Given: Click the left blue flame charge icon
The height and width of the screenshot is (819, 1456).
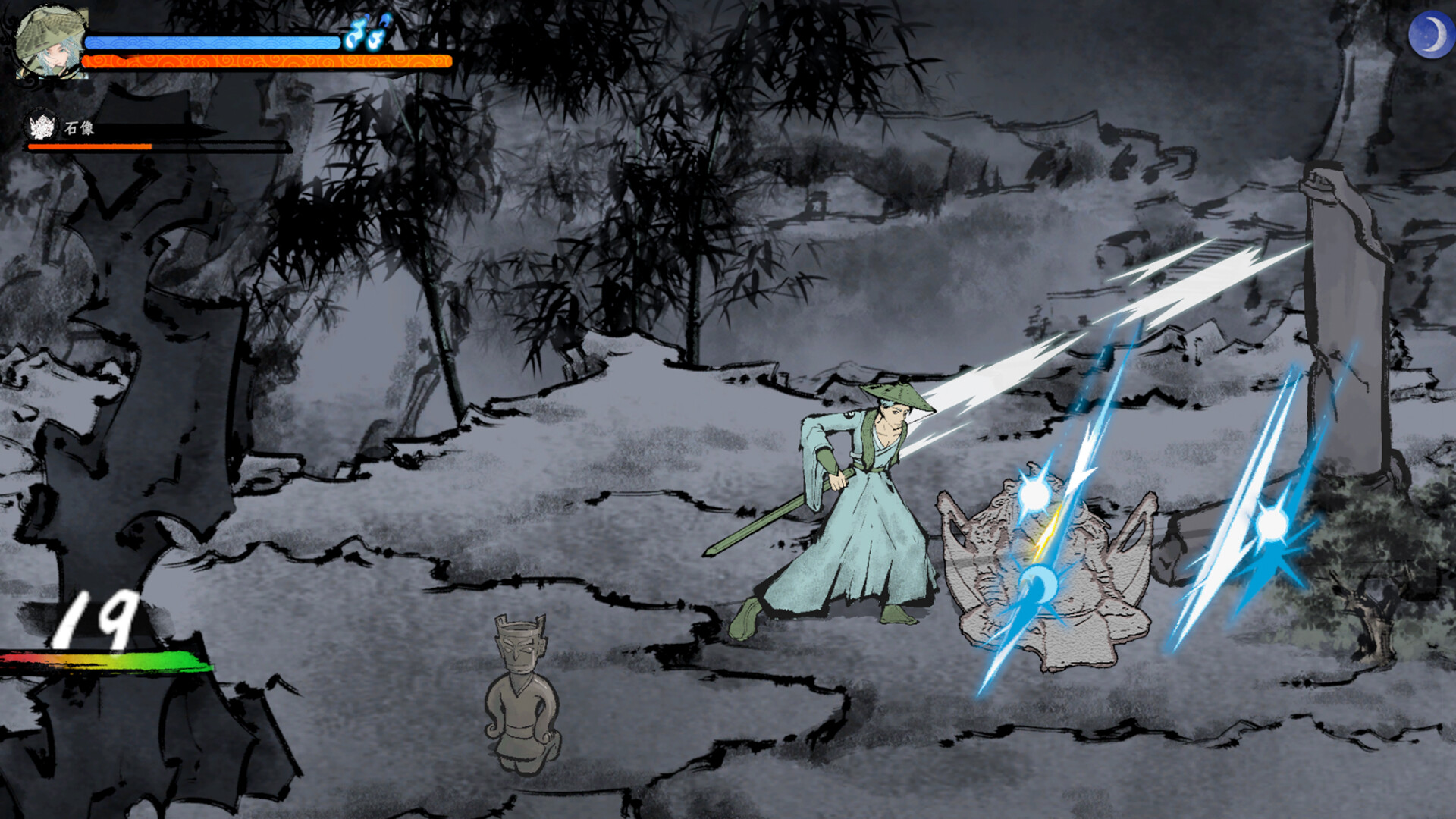Looking at the screenshot, I should tap(356, 36).
